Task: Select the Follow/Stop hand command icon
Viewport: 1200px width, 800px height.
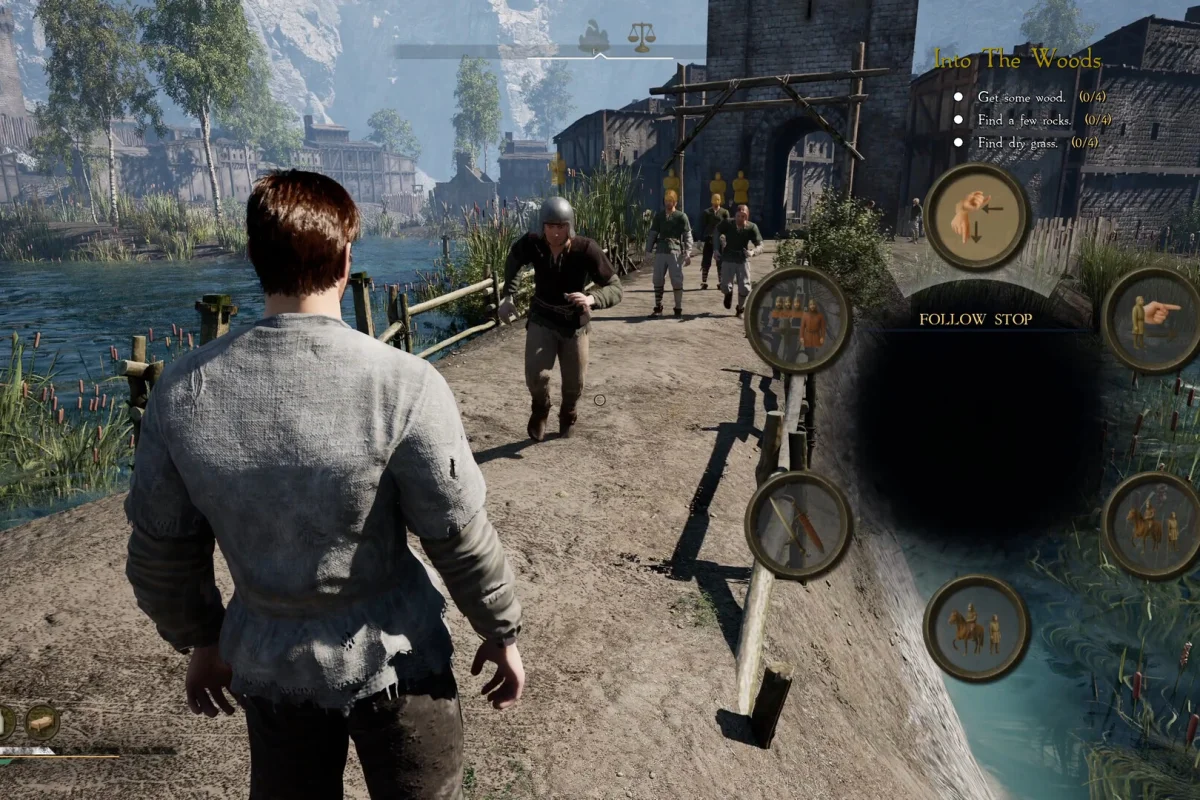Action: pos(977,217)
